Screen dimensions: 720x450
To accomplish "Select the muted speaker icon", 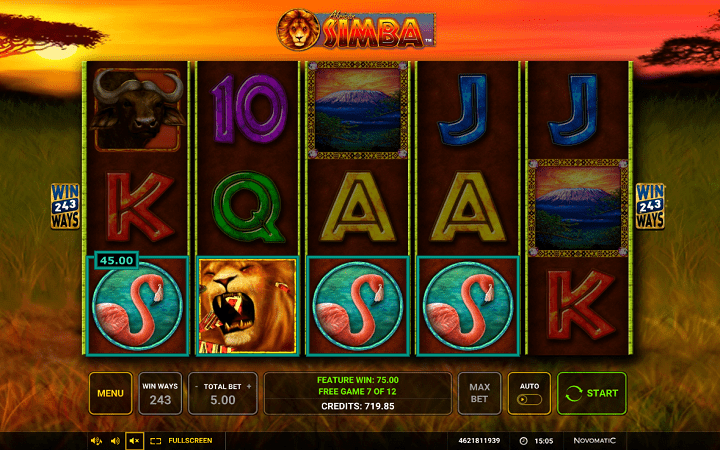I will tap(134, 440).
